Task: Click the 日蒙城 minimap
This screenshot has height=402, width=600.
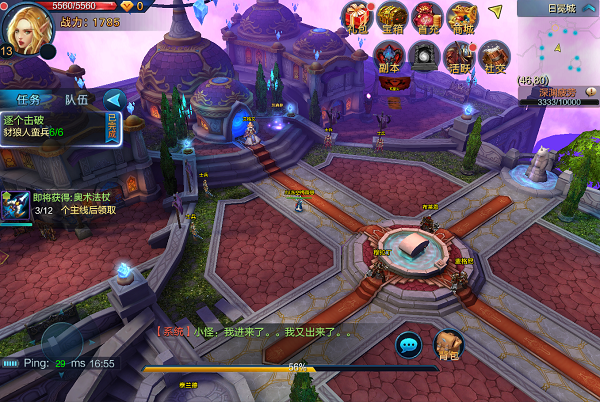Action: (x=558, y=45)
